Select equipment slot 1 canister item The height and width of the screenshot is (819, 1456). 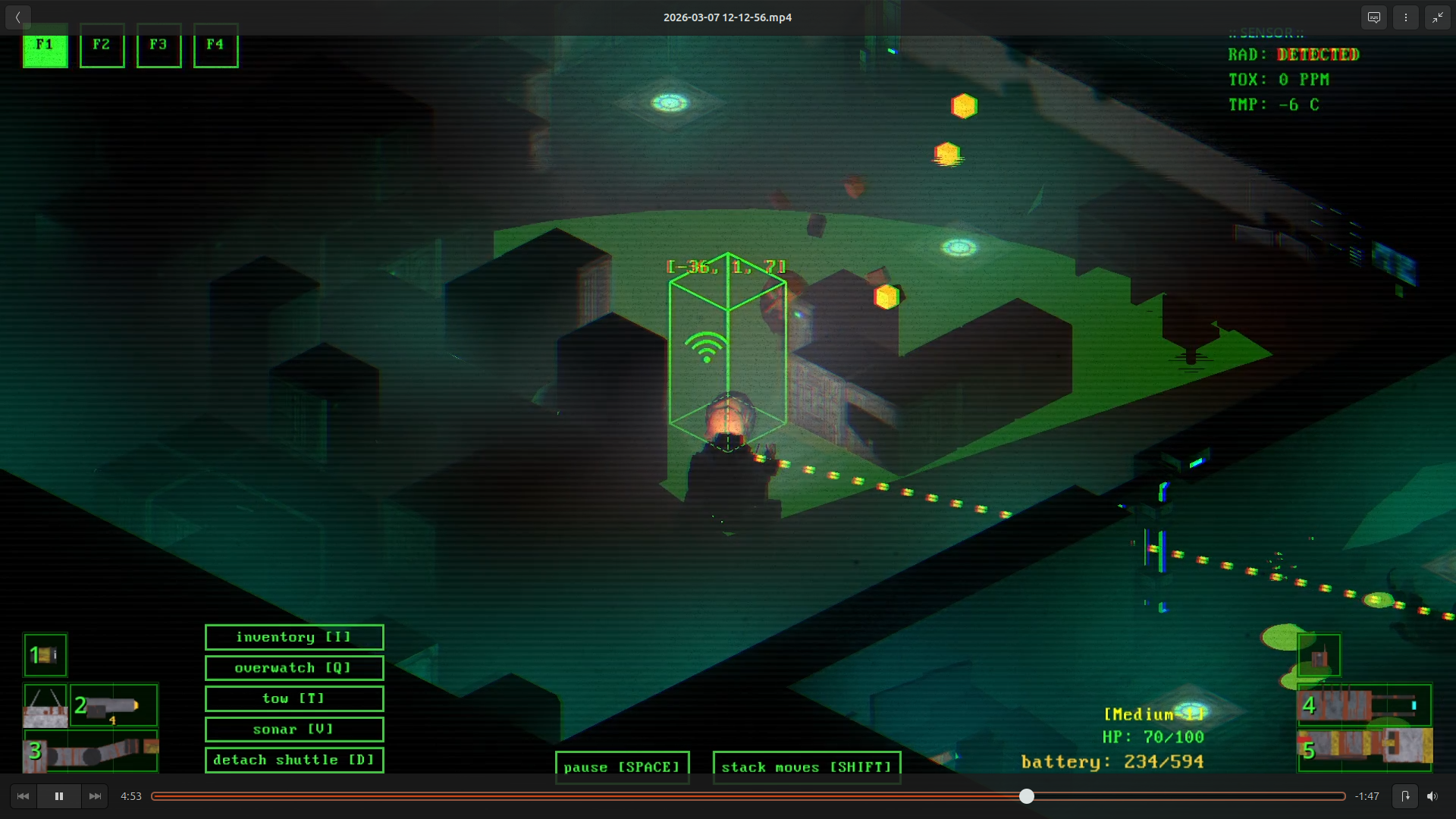45,654
